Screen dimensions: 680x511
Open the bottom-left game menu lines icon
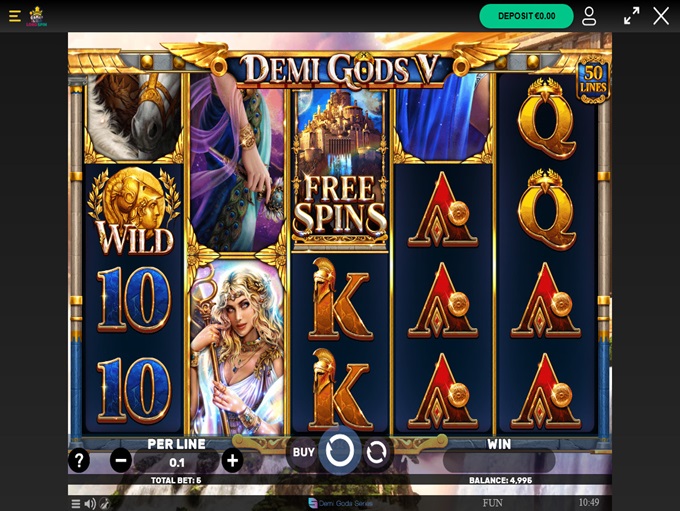coord(75,503)
